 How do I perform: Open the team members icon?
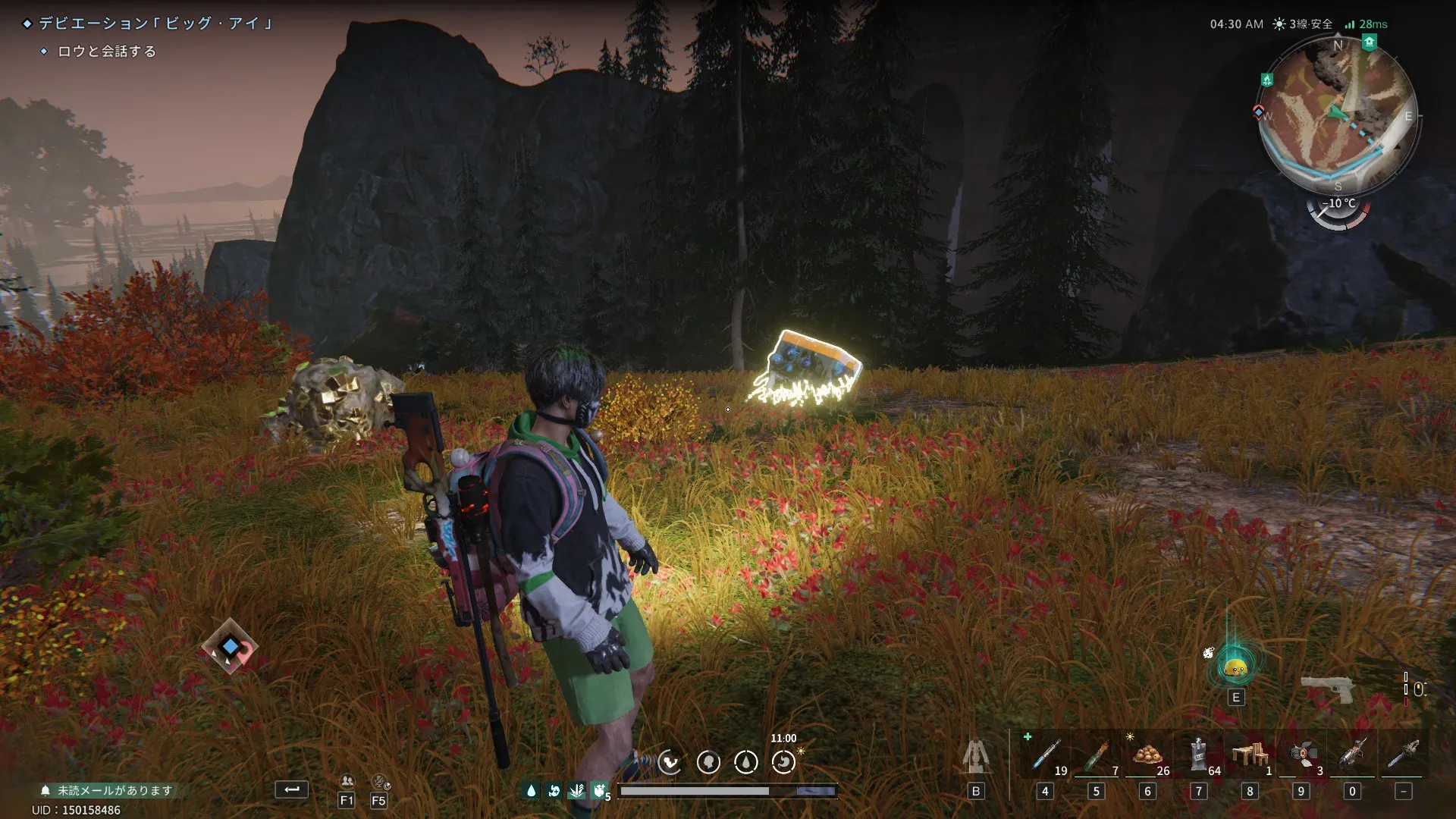[x=347, y=781]
